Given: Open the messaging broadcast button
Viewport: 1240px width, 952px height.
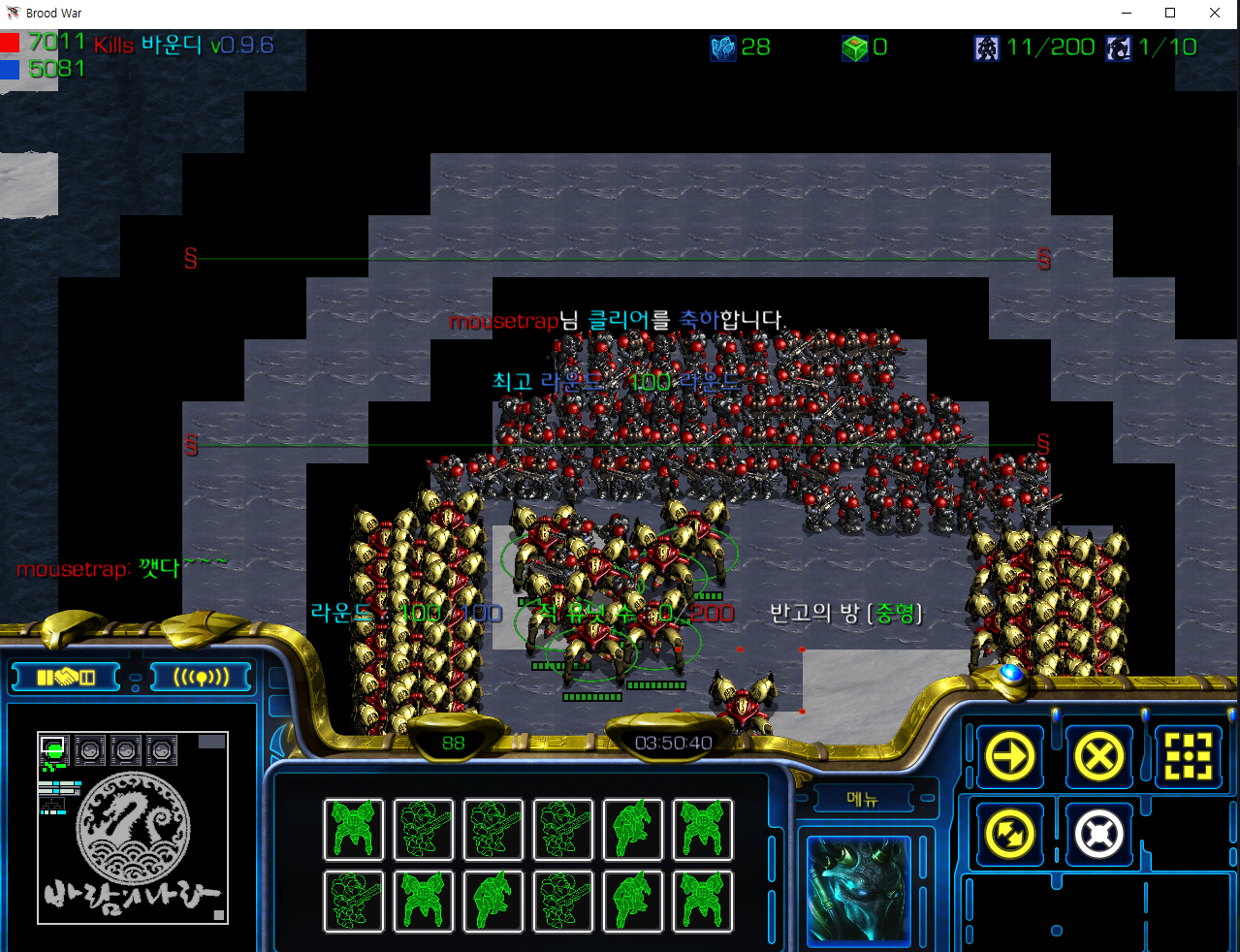Looking at the screenshot, I should pos(202,677).
